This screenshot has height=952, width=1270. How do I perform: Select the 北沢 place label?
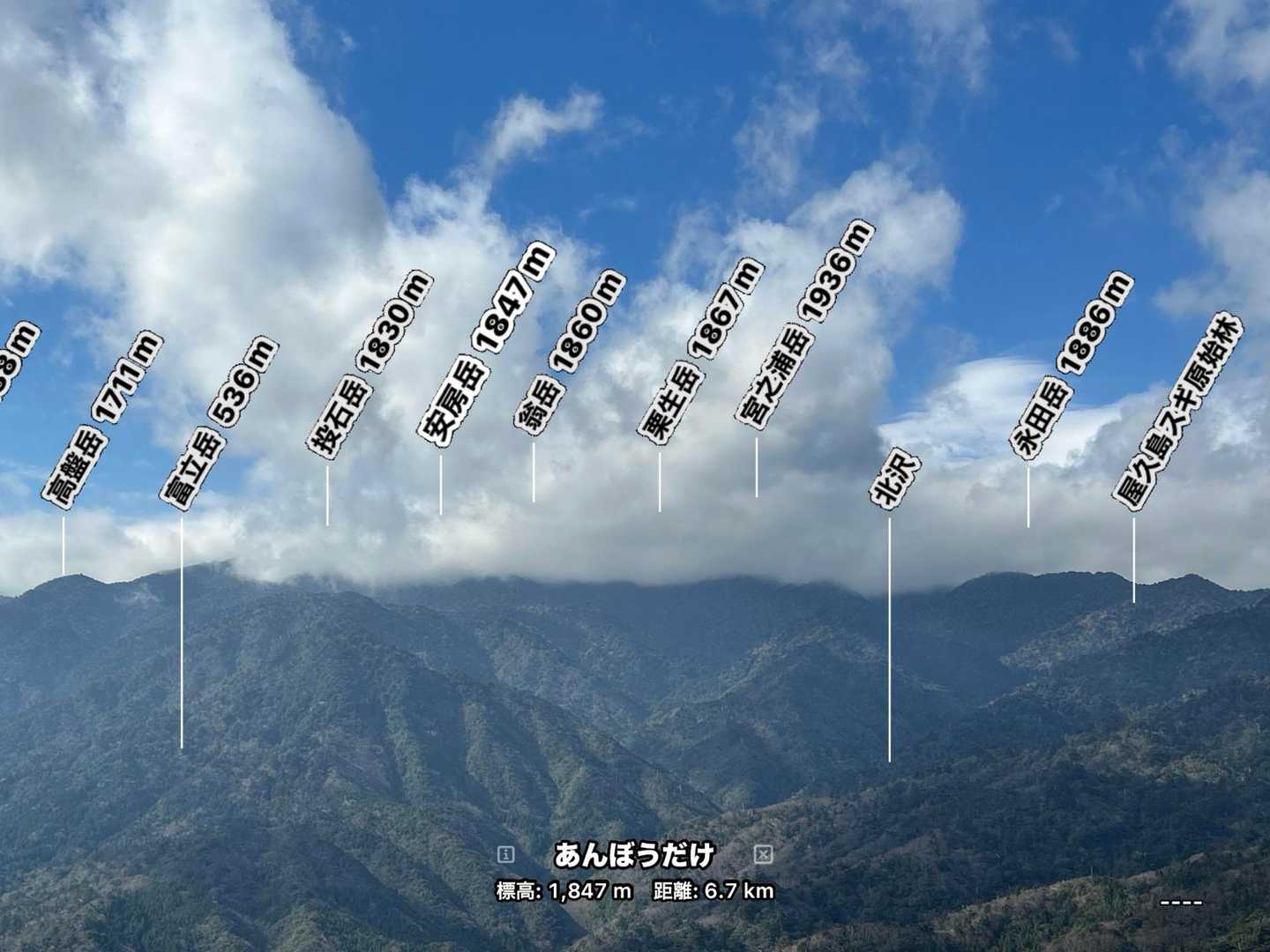coord(895,480)
